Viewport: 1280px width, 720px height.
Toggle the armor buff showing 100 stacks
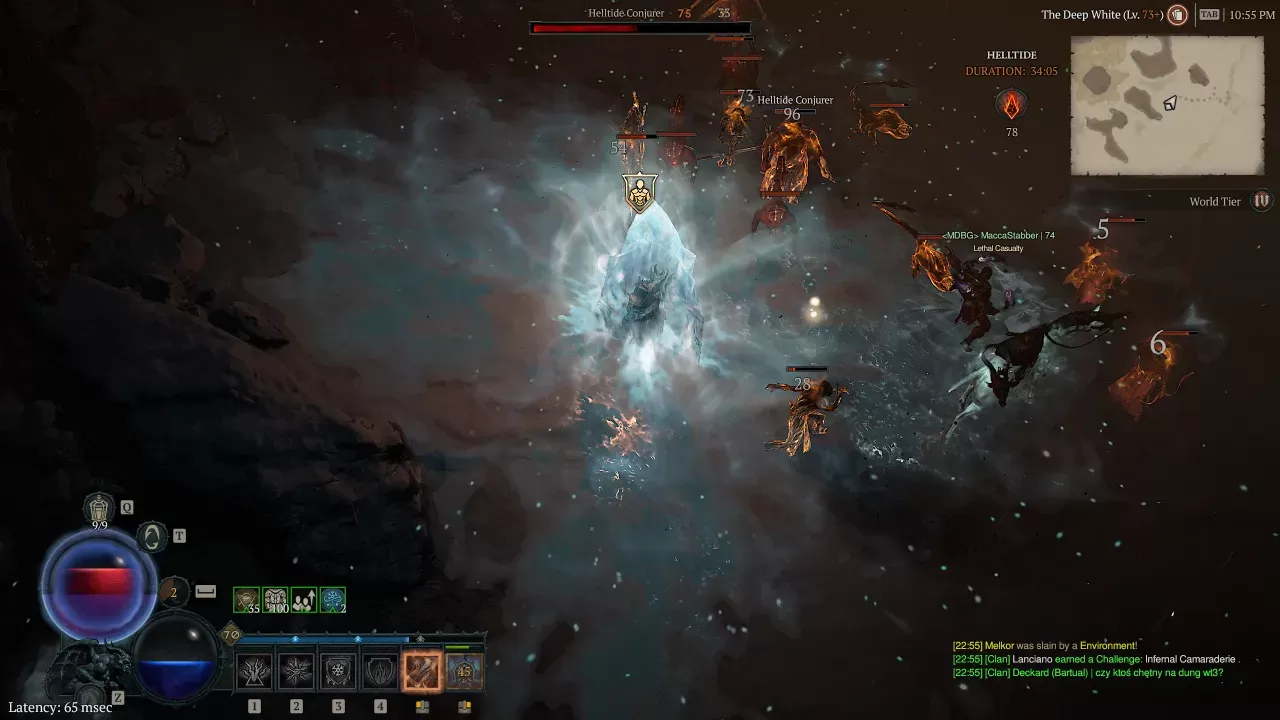tap(276, 599)
